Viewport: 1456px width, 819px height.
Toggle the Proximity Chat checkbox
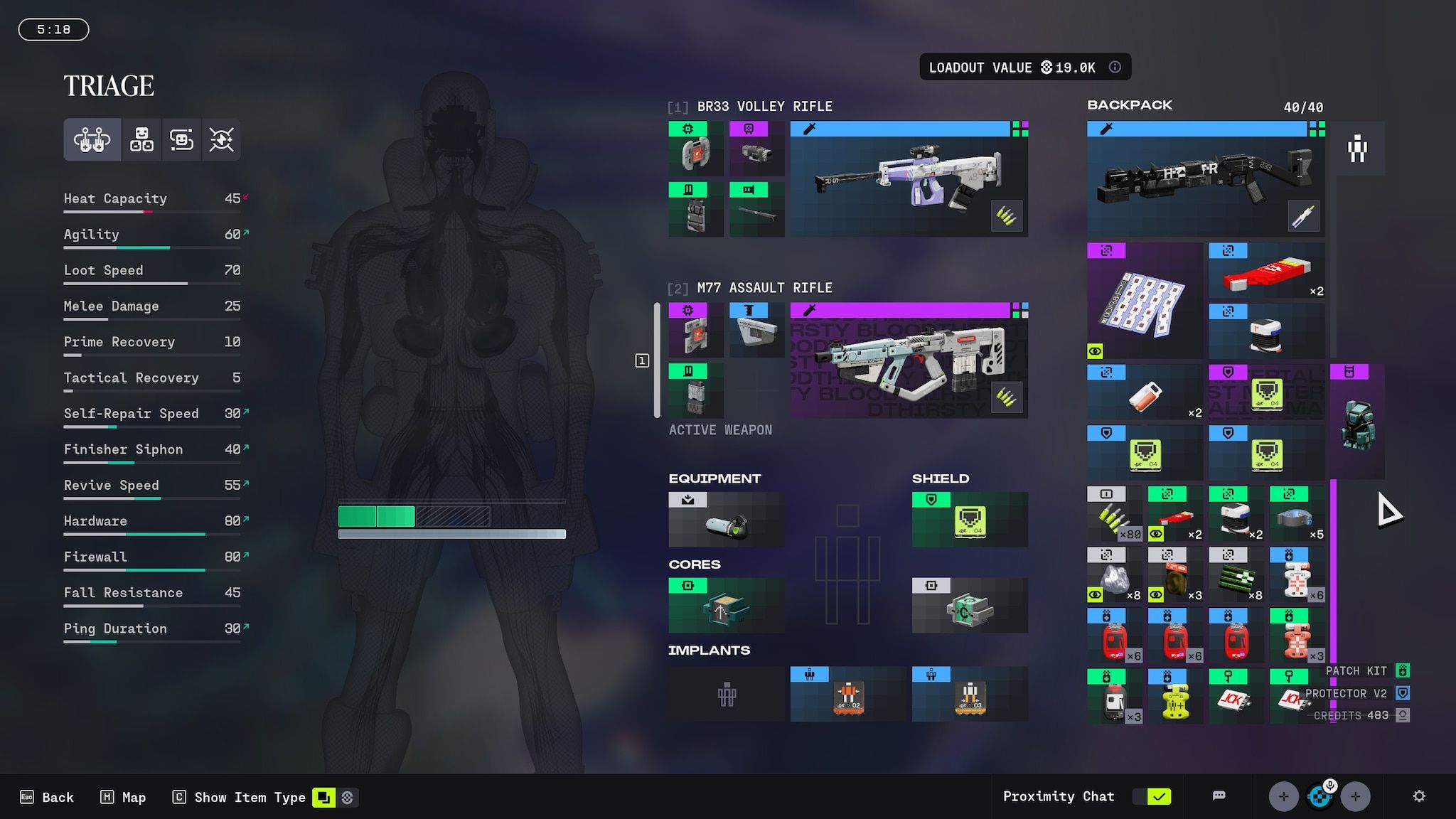1158,796
